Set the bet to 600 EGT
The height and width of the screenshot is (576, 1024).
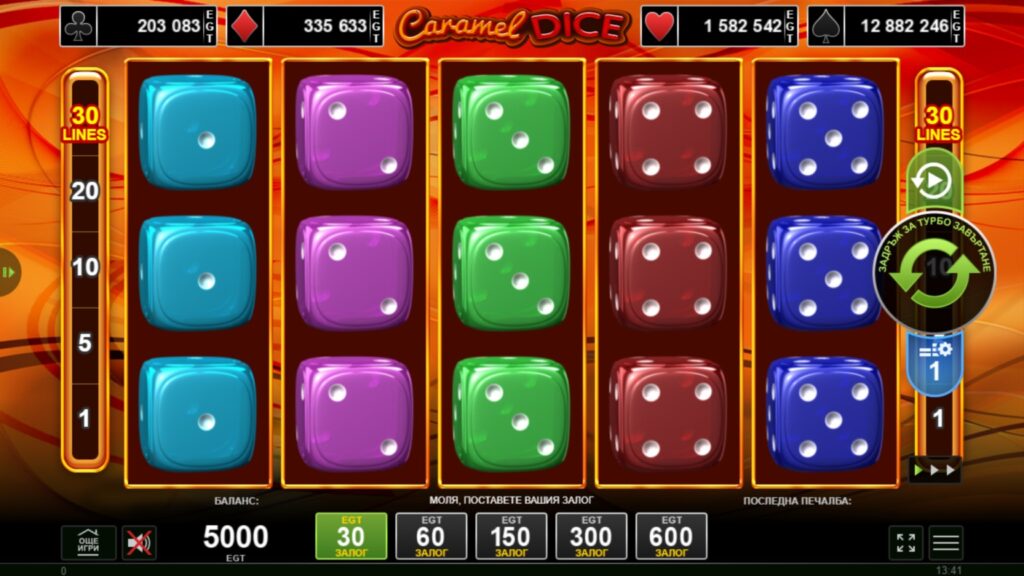click(671, 537)
